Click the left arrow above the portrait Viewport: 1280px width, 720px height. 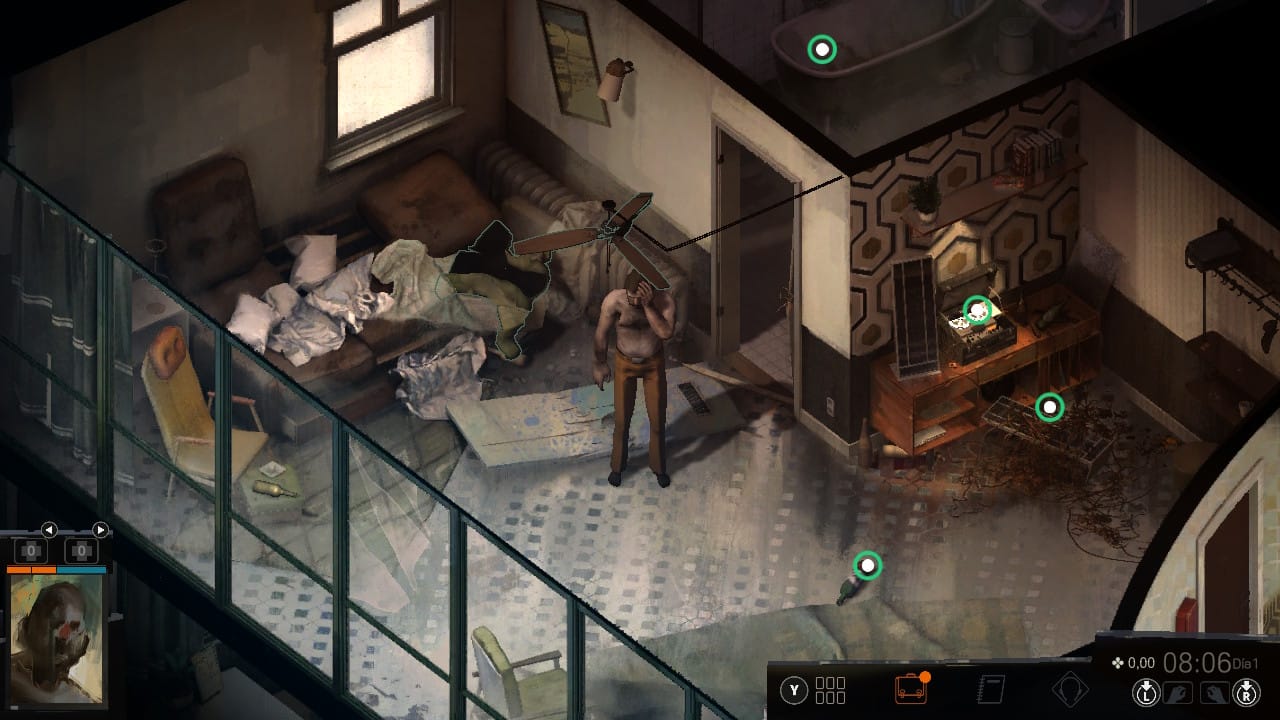pos(49,530)
